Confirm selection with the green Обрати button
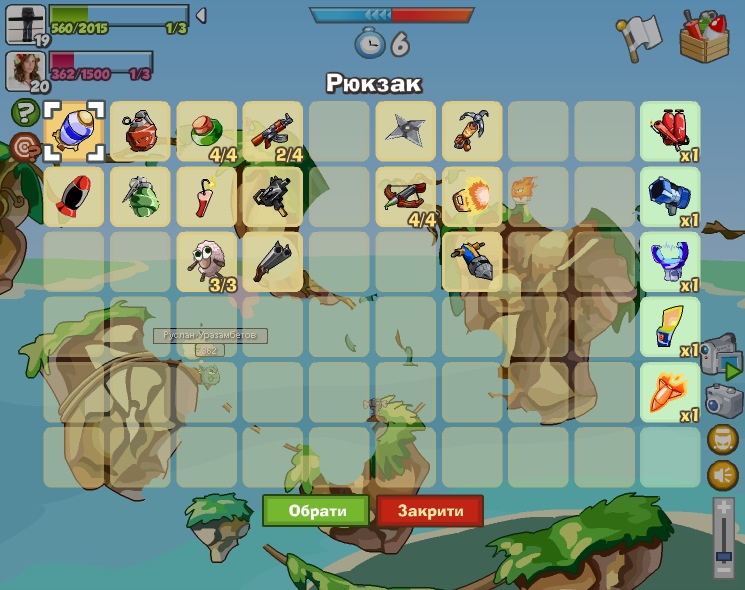This screenshot has width=745, height=590. [316, 511]
